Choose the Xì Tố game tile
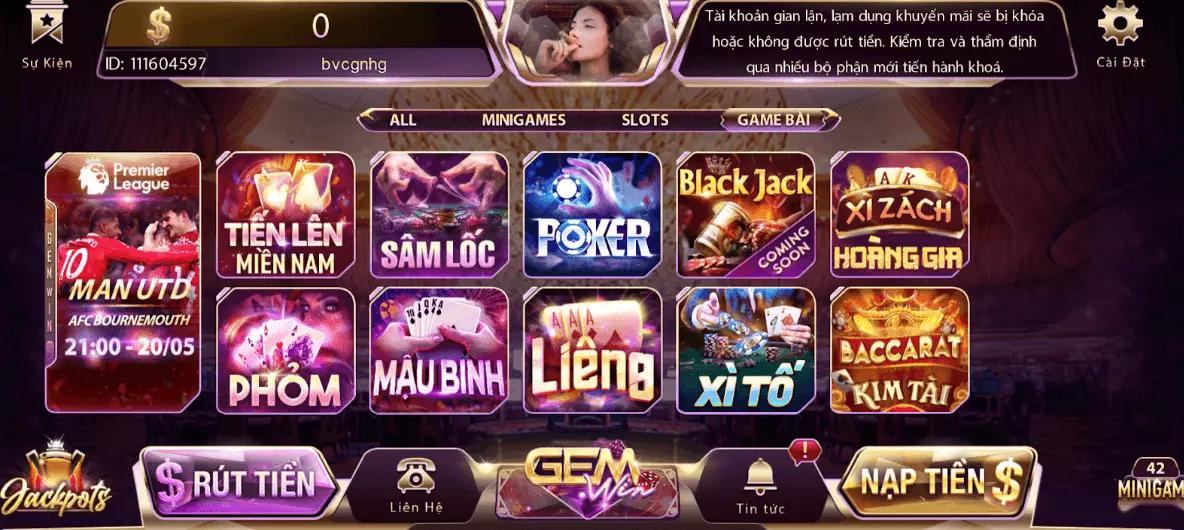This screenshot has width=1184, height=530. click(746, 350)
